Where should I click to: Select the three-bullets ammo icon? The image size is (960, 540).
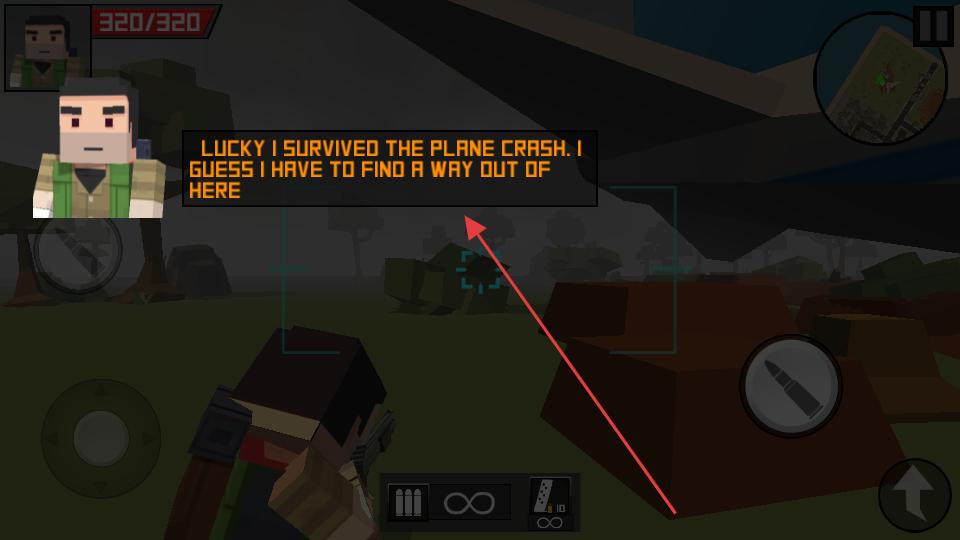point(408,502)
